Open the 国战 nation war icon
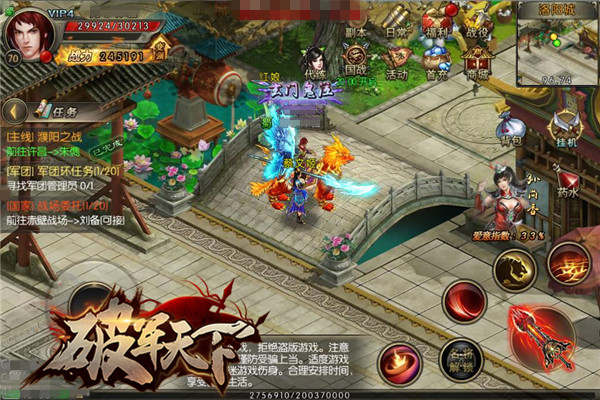Image resolution: width=600 pixels, height=400 pixels. pos(355,62)
